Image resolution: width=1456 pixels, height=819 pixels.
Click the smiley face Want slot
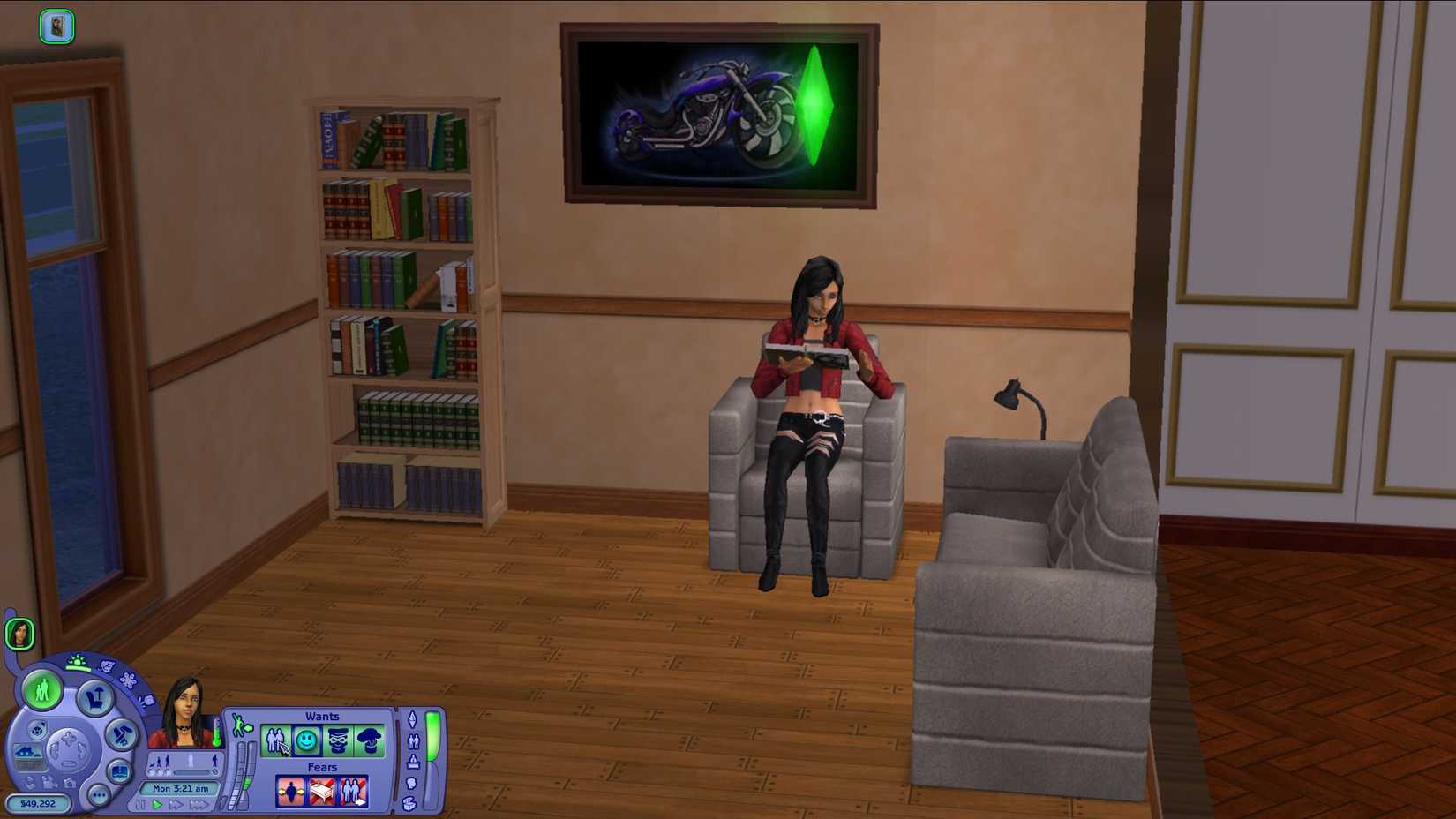pos(306,741)
